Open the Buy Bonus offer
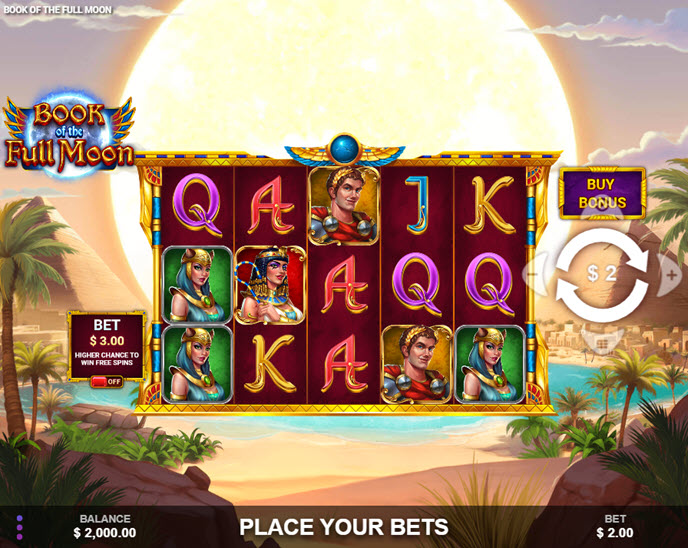The height and width of the screenshot is (548, 688). click(x=602, y=193)
